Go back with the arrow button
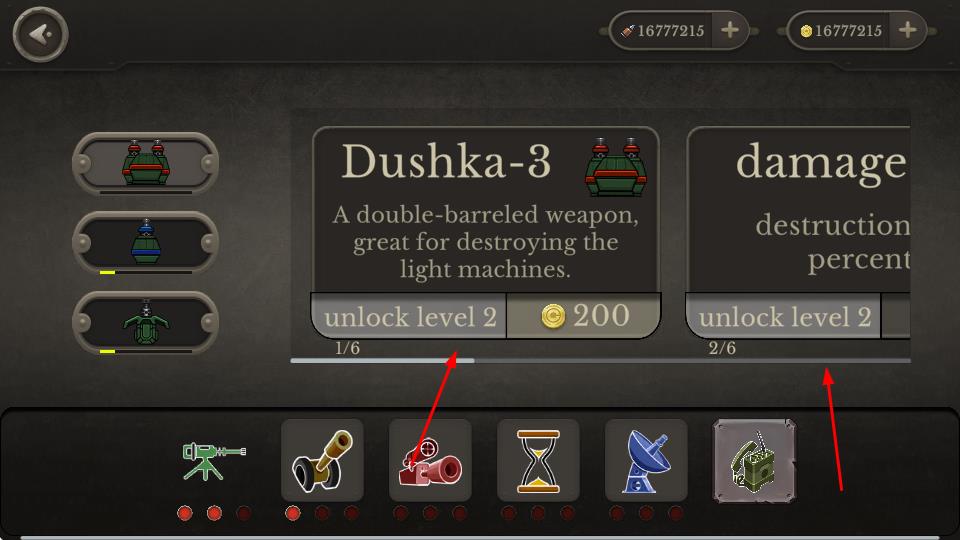Viewport: 960px width, 540px height. point(40,35)
